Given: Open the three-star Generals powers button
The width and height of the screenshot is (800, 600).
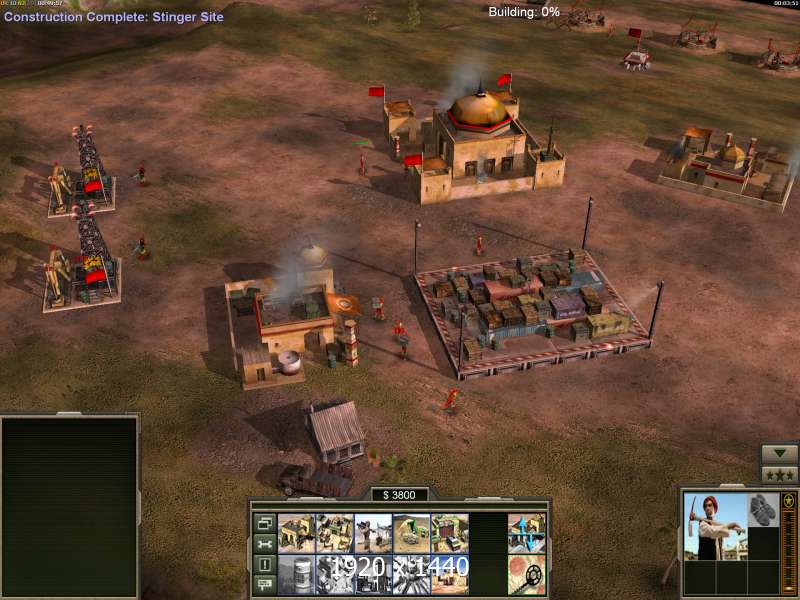Looking at the screenshot, I should click(x=779, y=475).
